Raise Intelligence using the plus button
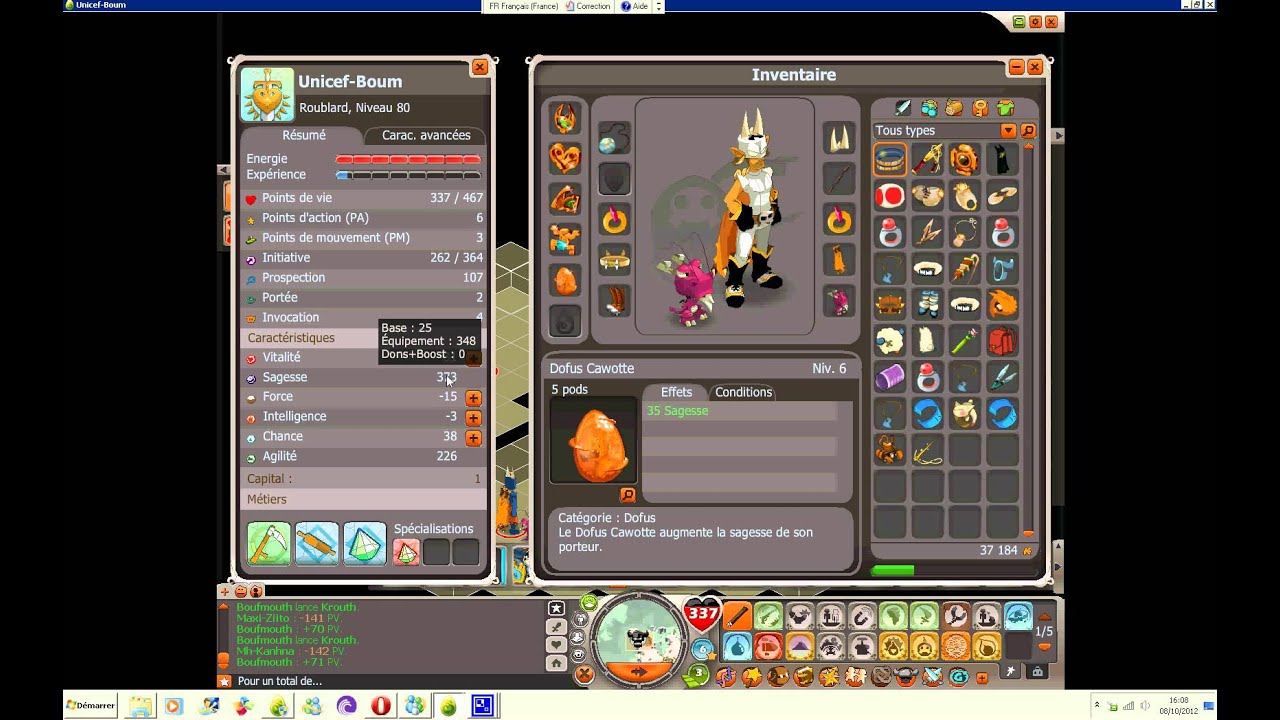The height and width of the screenshot is (720, 1280). tap(473, 418)
